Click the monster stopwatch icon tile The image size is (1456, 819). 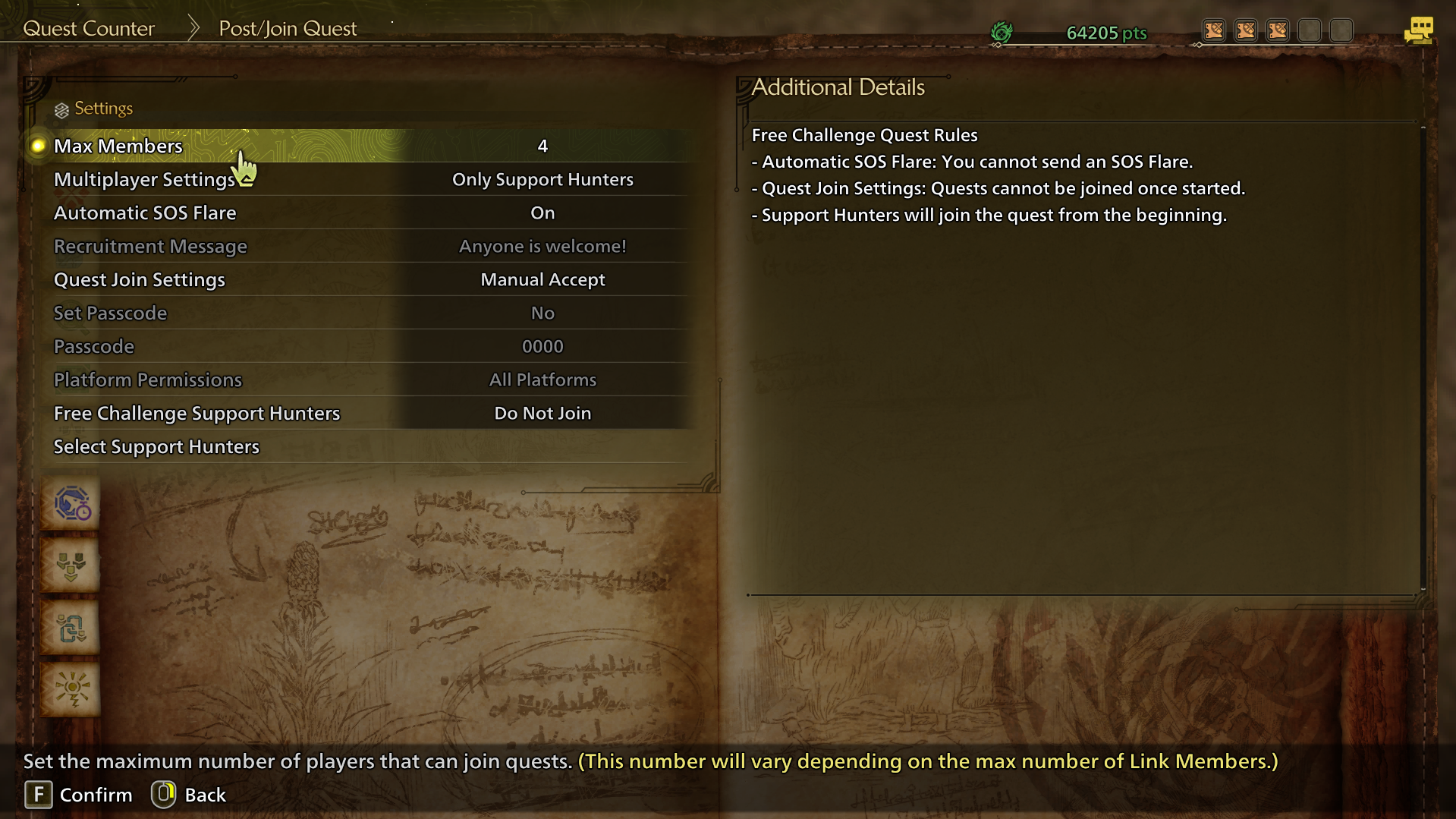tap(71, 503)
